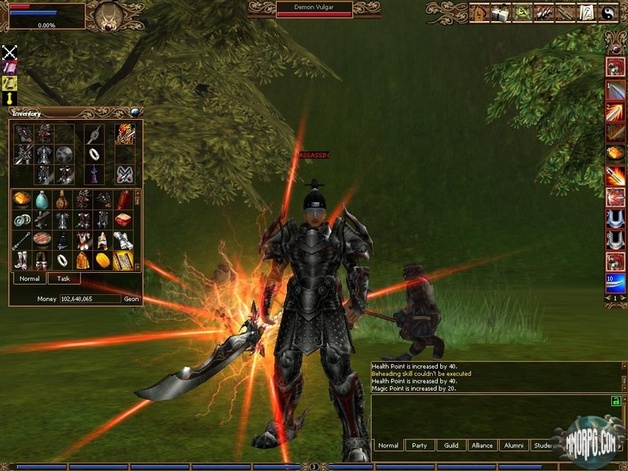Select the Alliance chat tab

coord(483,445)
